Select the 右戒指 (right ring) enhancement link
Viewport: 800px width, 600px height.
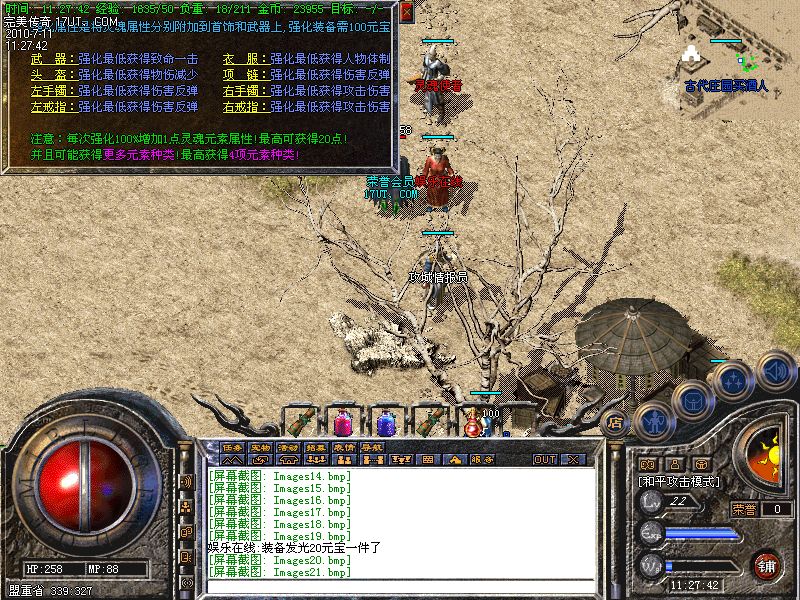[242, 106]
